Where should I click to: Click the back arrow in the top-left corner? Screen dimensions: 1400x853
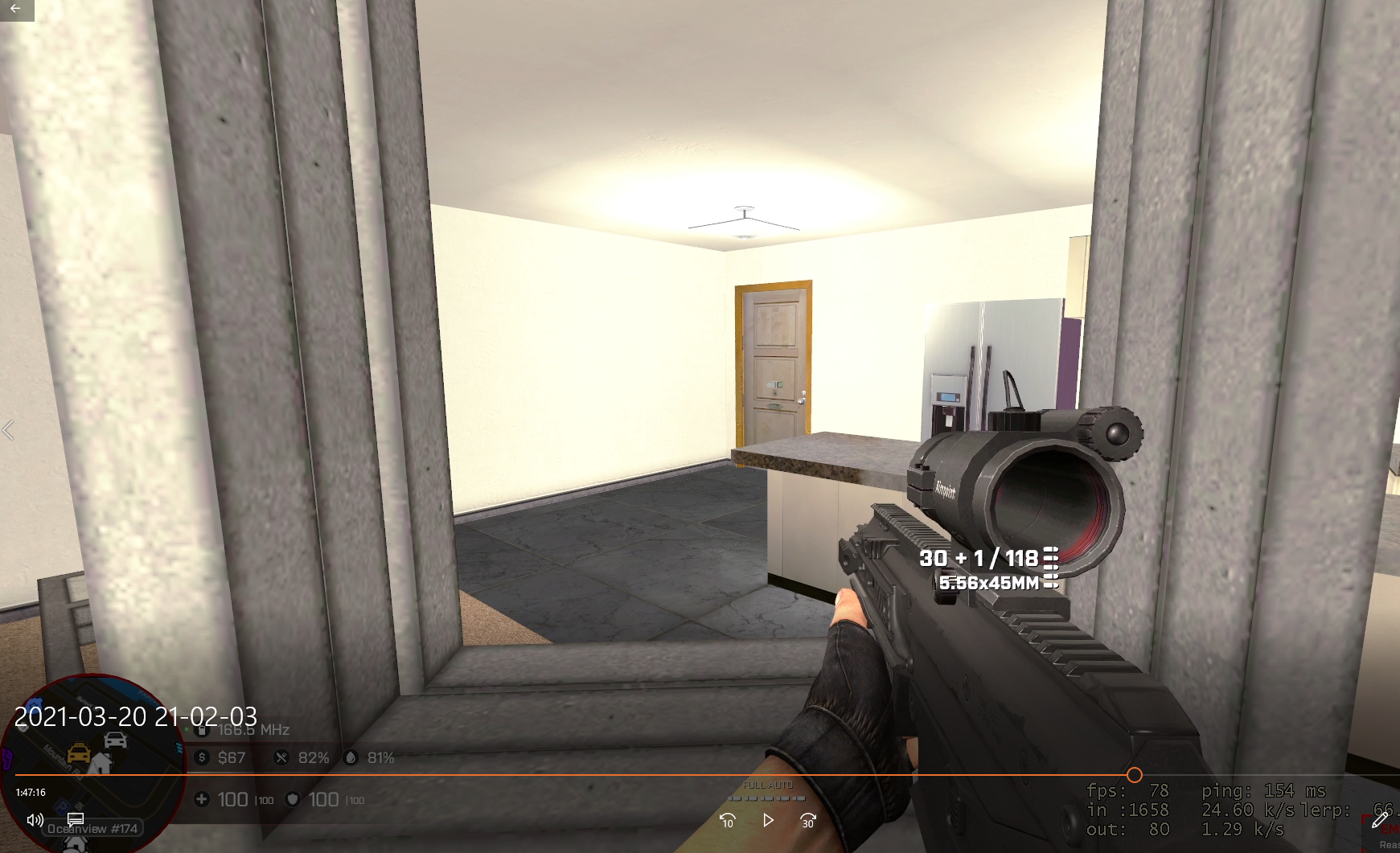(14, 9)
